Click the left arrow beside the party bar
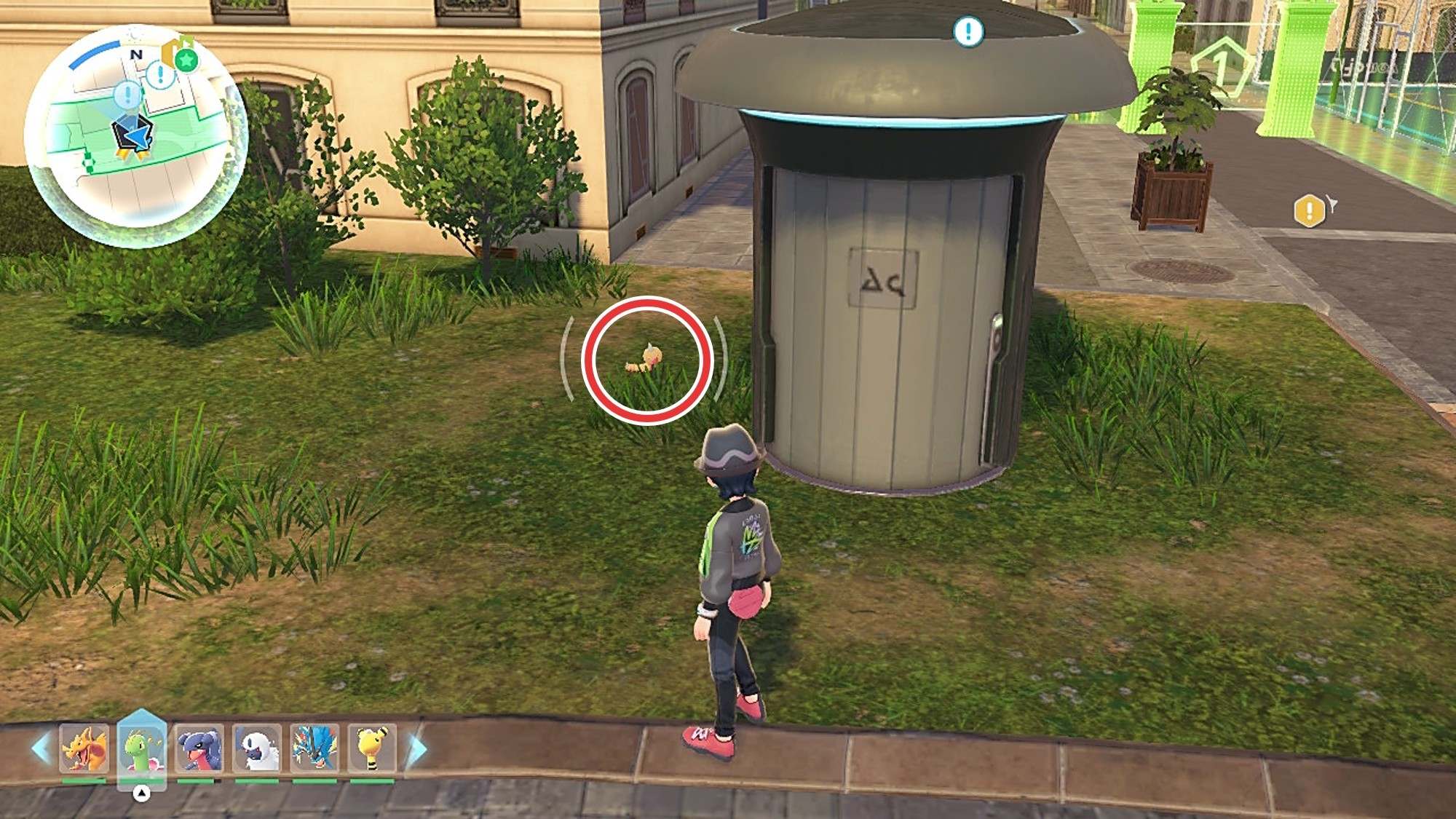 41,748
